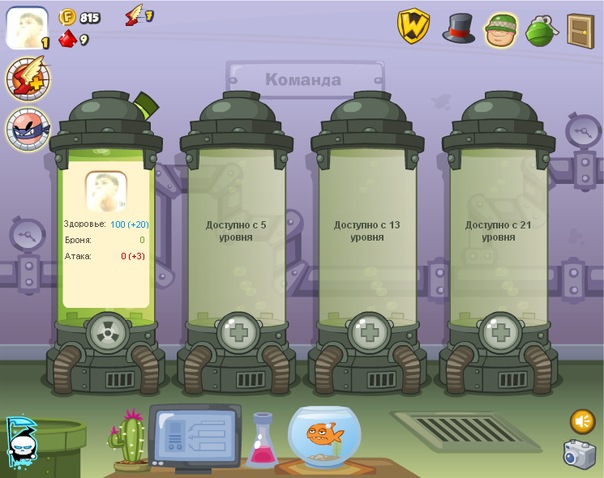Image resolution: width=604 pixels, height=478 pixels.
Task: Toggle the orange sound speaker button
Action: pos(581,420)
